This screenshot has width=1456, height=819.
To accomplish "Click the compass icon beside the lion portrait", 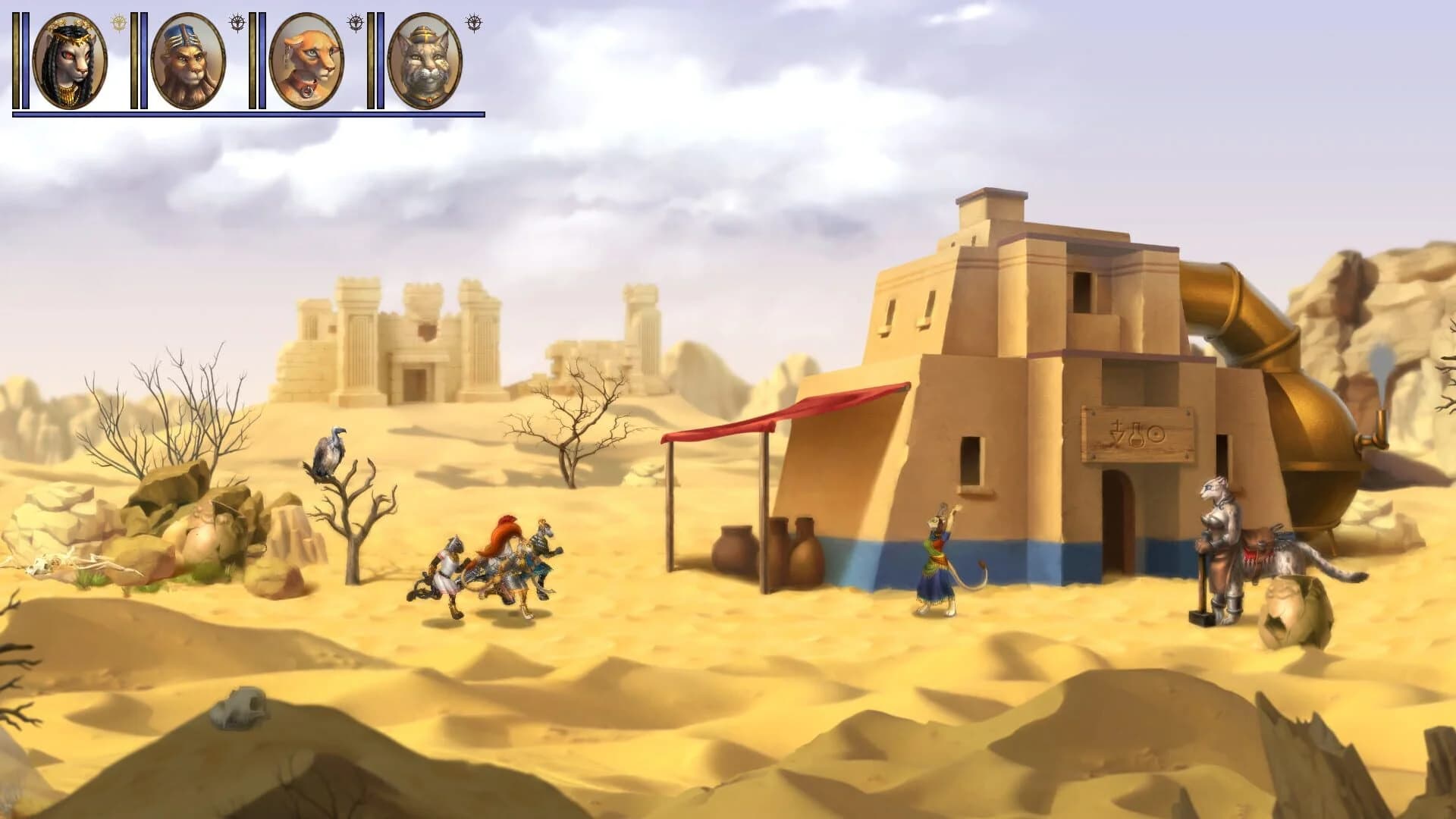I will 237,23.
